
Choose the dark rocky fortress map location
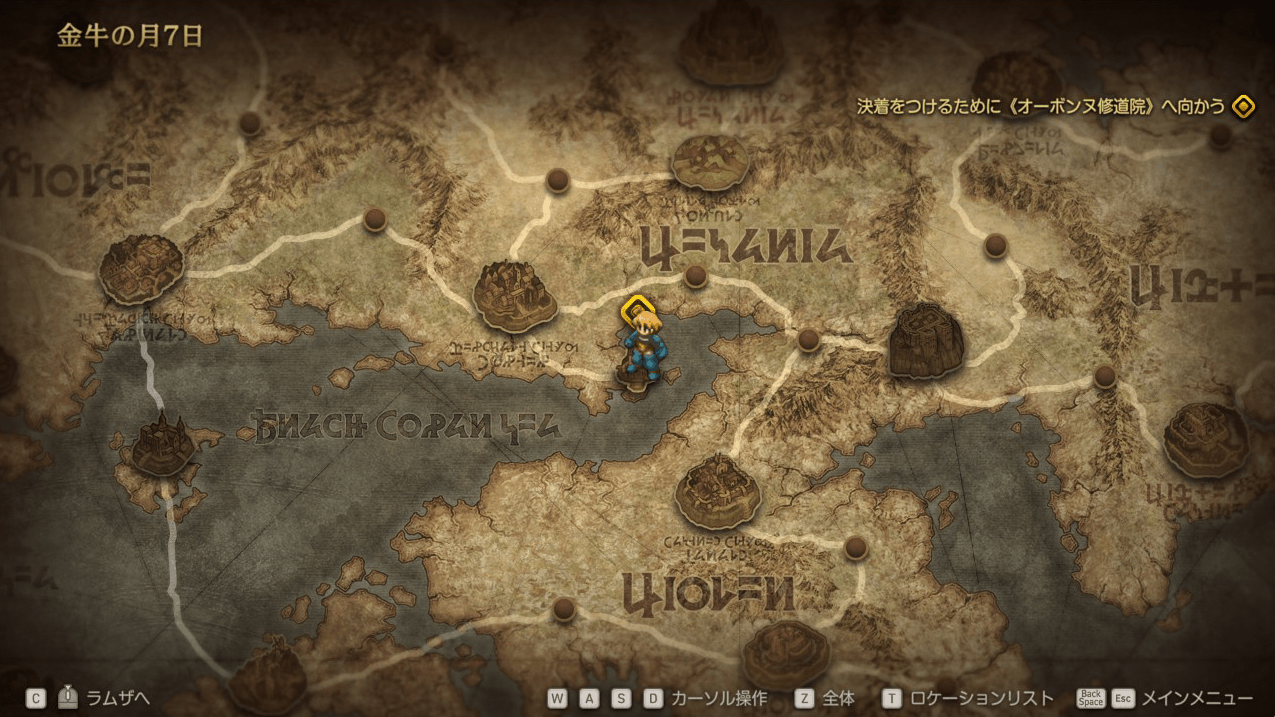[925, 341]
